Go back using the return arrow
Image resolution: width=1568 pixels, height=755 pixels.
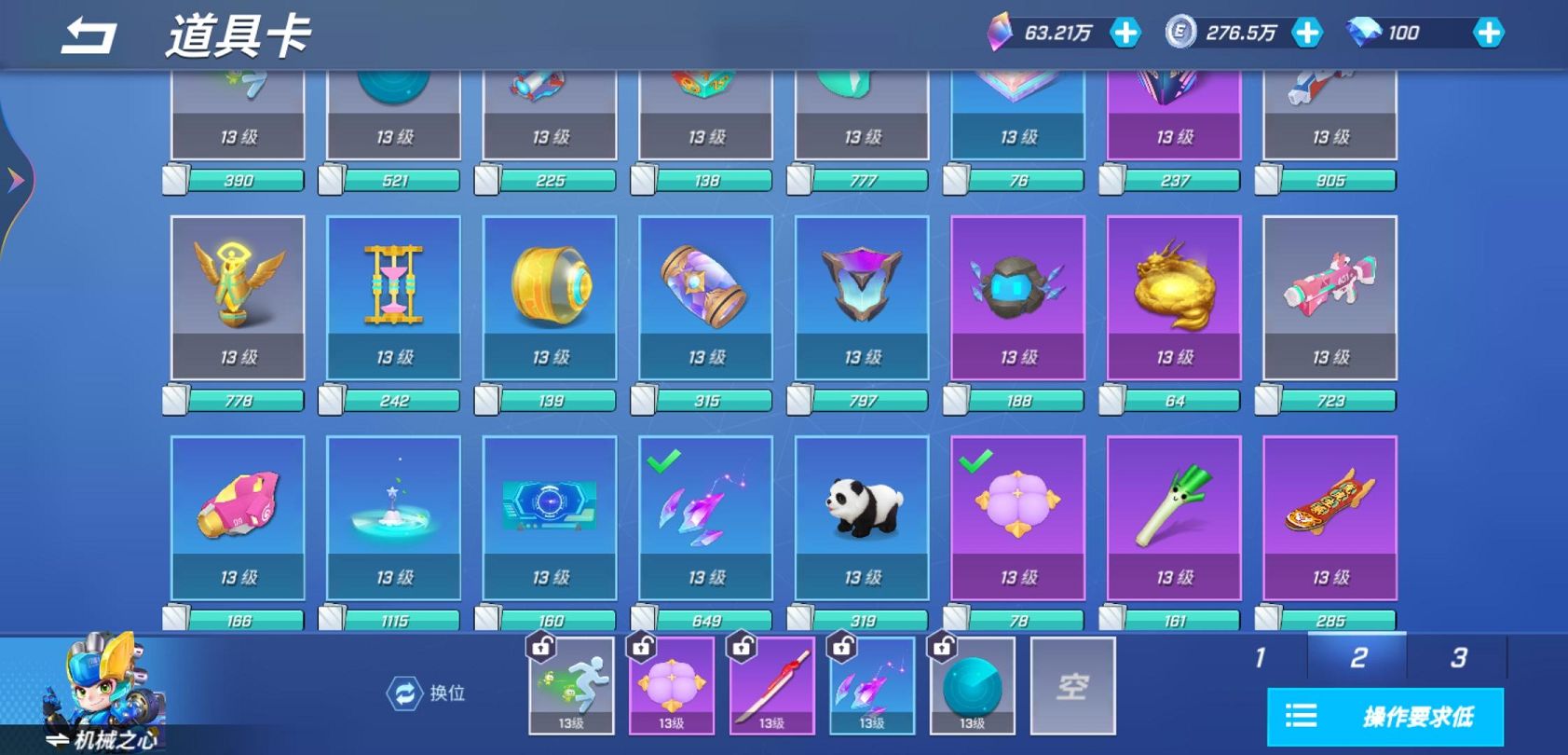click(89, 36)
